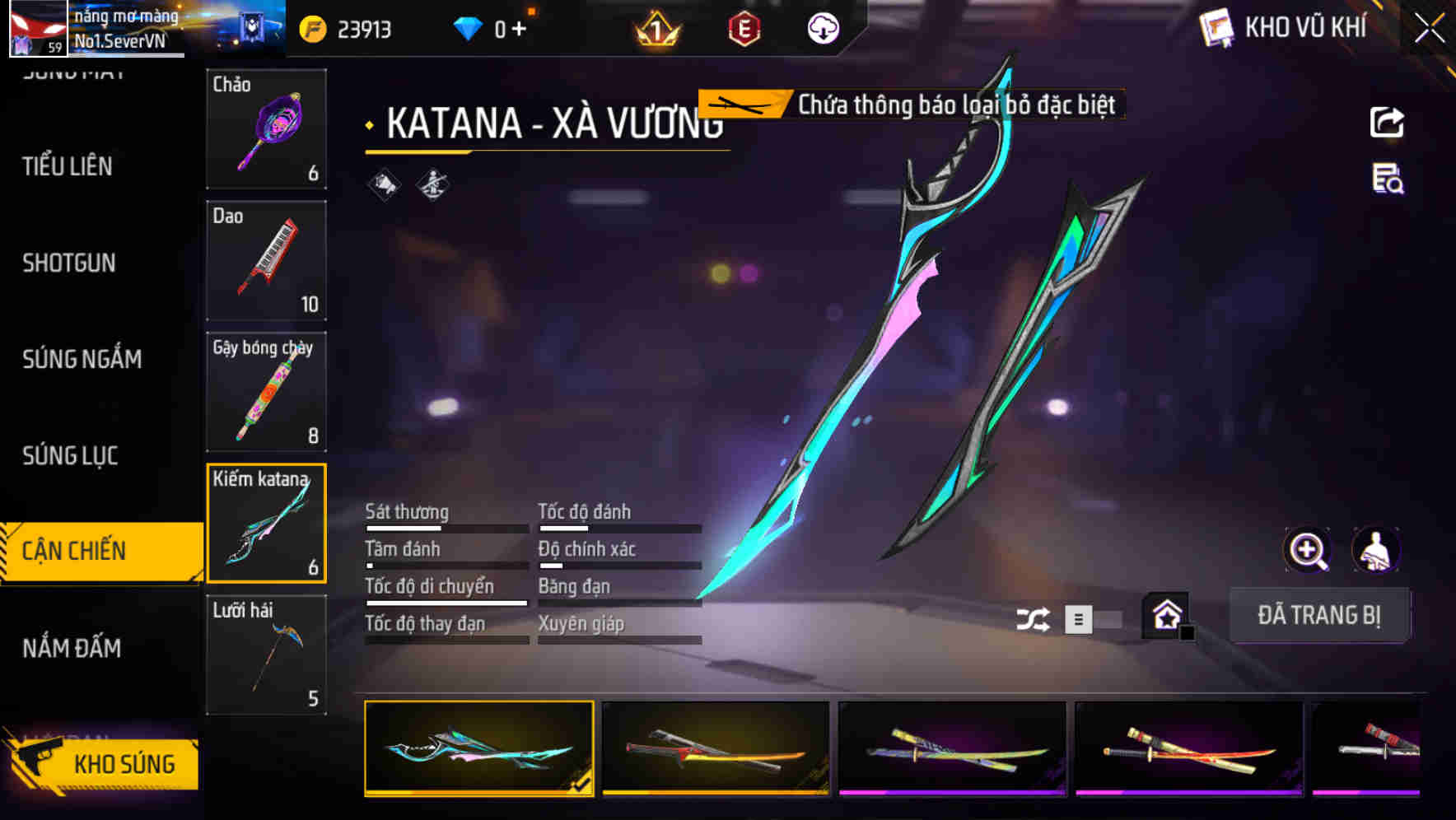The height and width of the screenshot is (820, 1456).
Task: Switch to the SHOTGUN weapon tab
Action: point(69,263)
